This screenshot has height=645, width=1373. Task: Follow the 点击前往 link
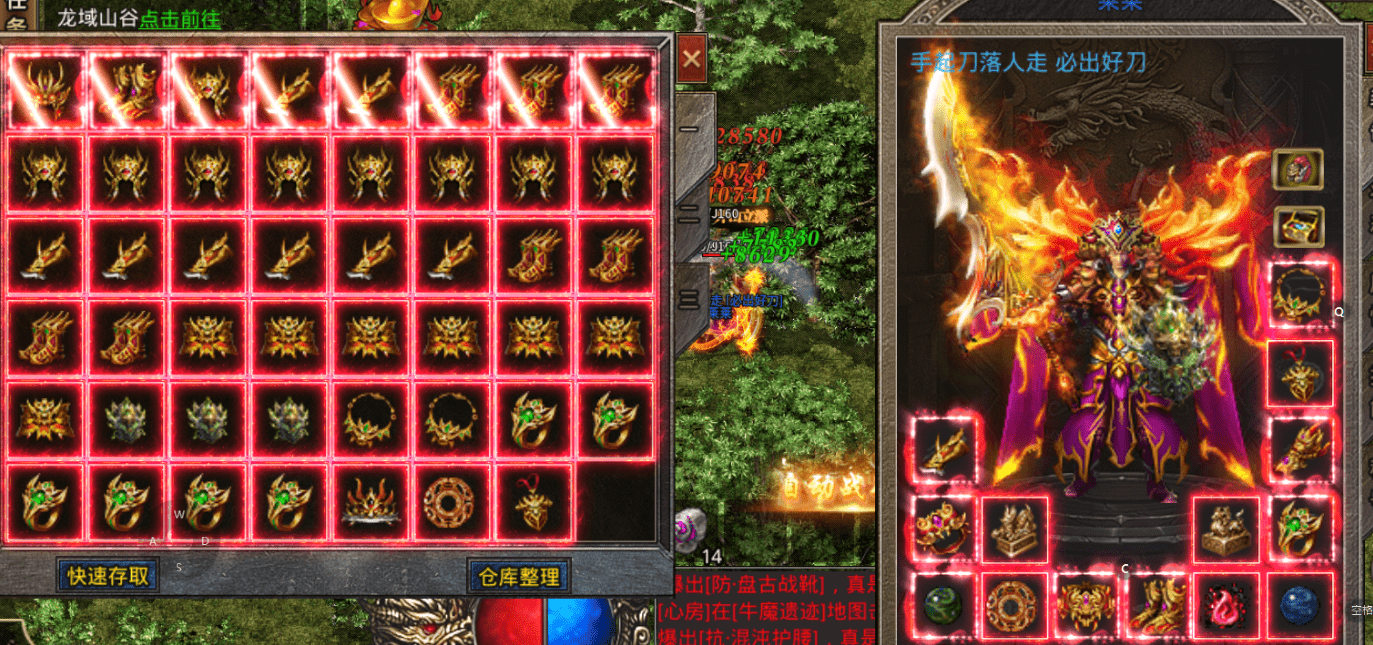tap(180, 18)
